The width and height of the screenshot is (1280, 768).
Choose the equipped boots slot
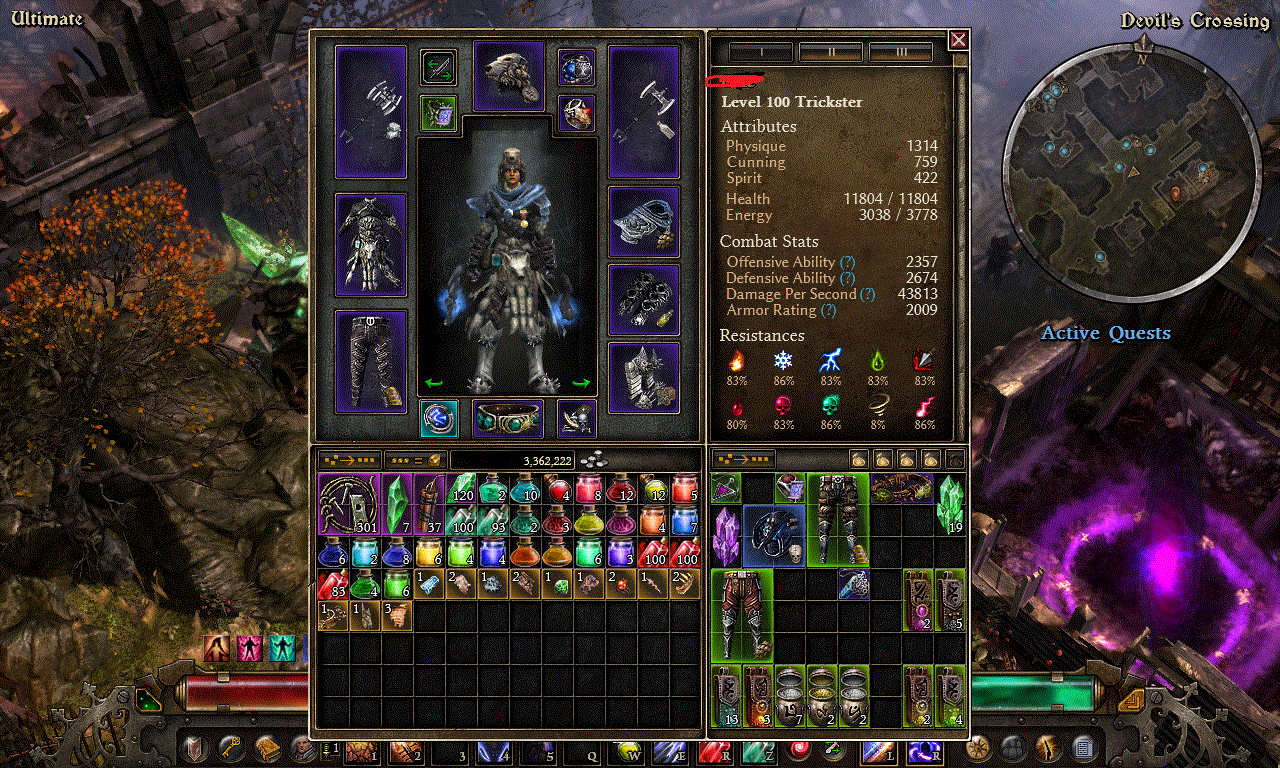644,378
